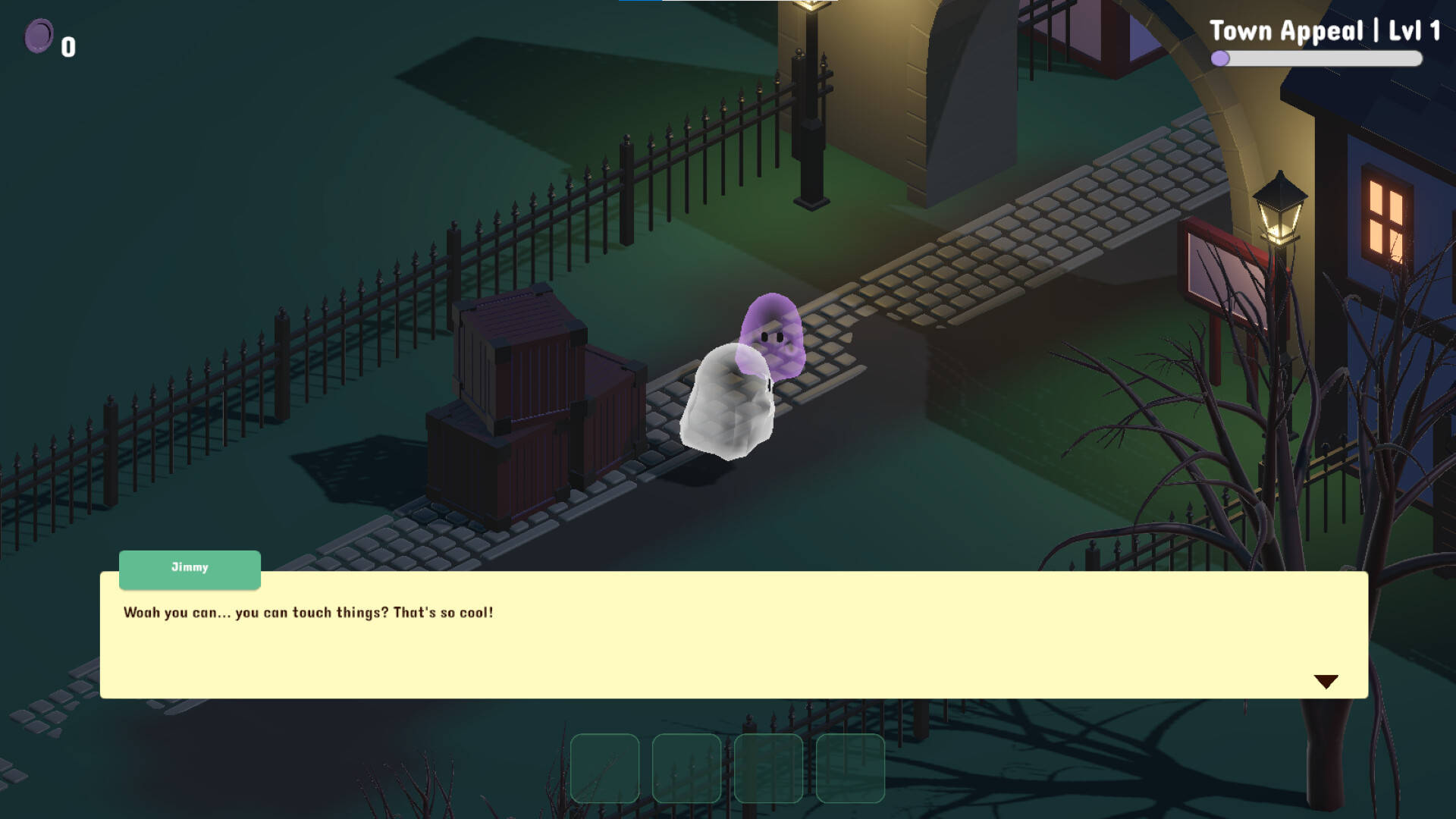
Task: Select the second empty hotbar slot
Action: [x=686, y=768]
